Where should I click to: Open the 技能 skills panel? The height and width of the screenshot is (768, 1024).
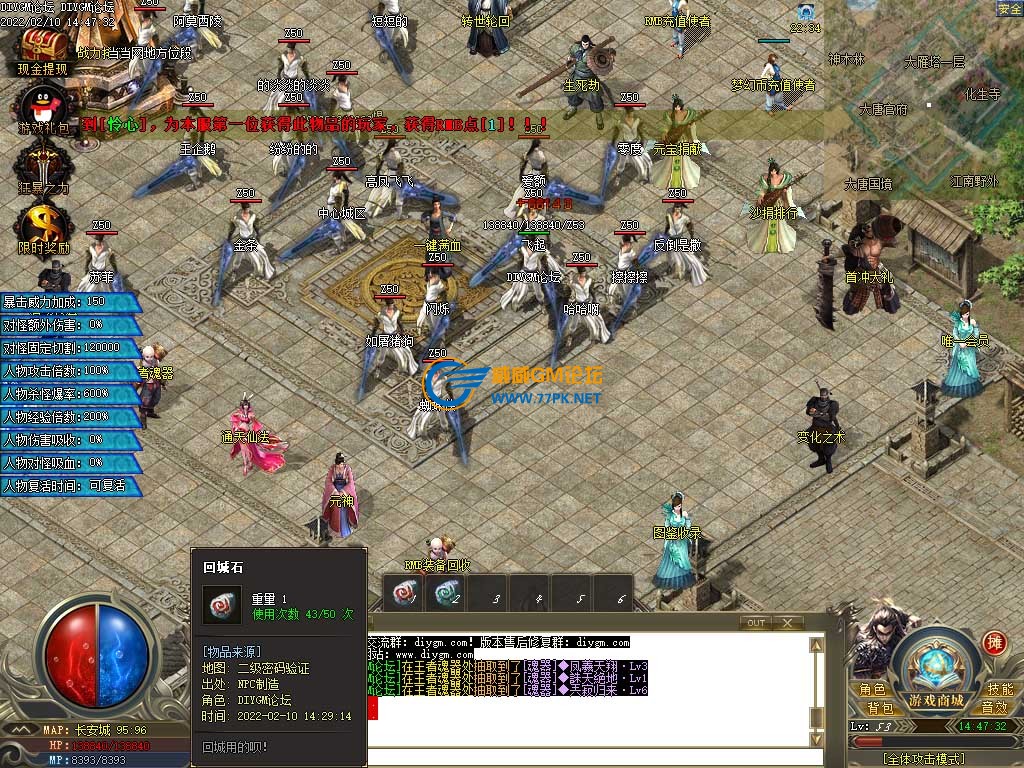click(x=1000, y=689)
